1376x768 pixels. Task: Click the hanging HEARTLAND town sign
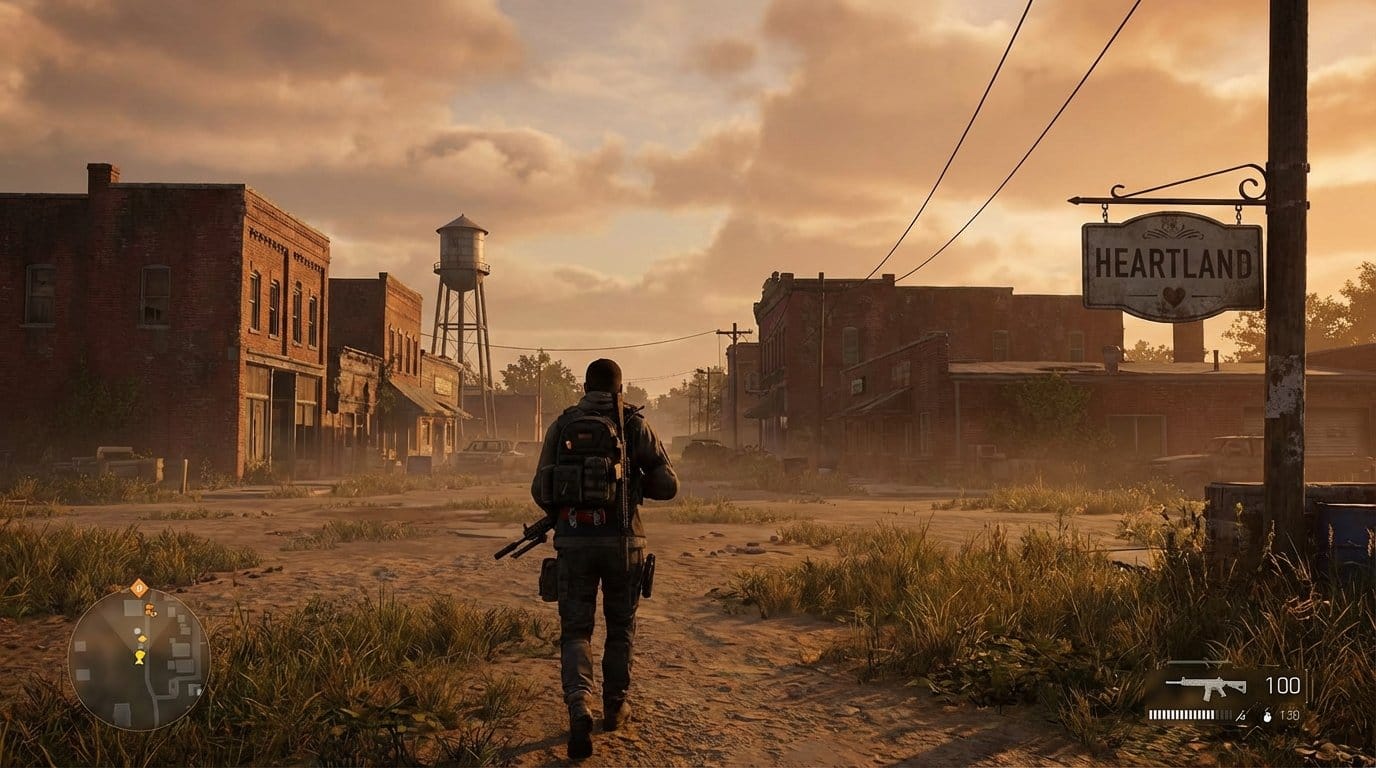[x=1172, y=263]
